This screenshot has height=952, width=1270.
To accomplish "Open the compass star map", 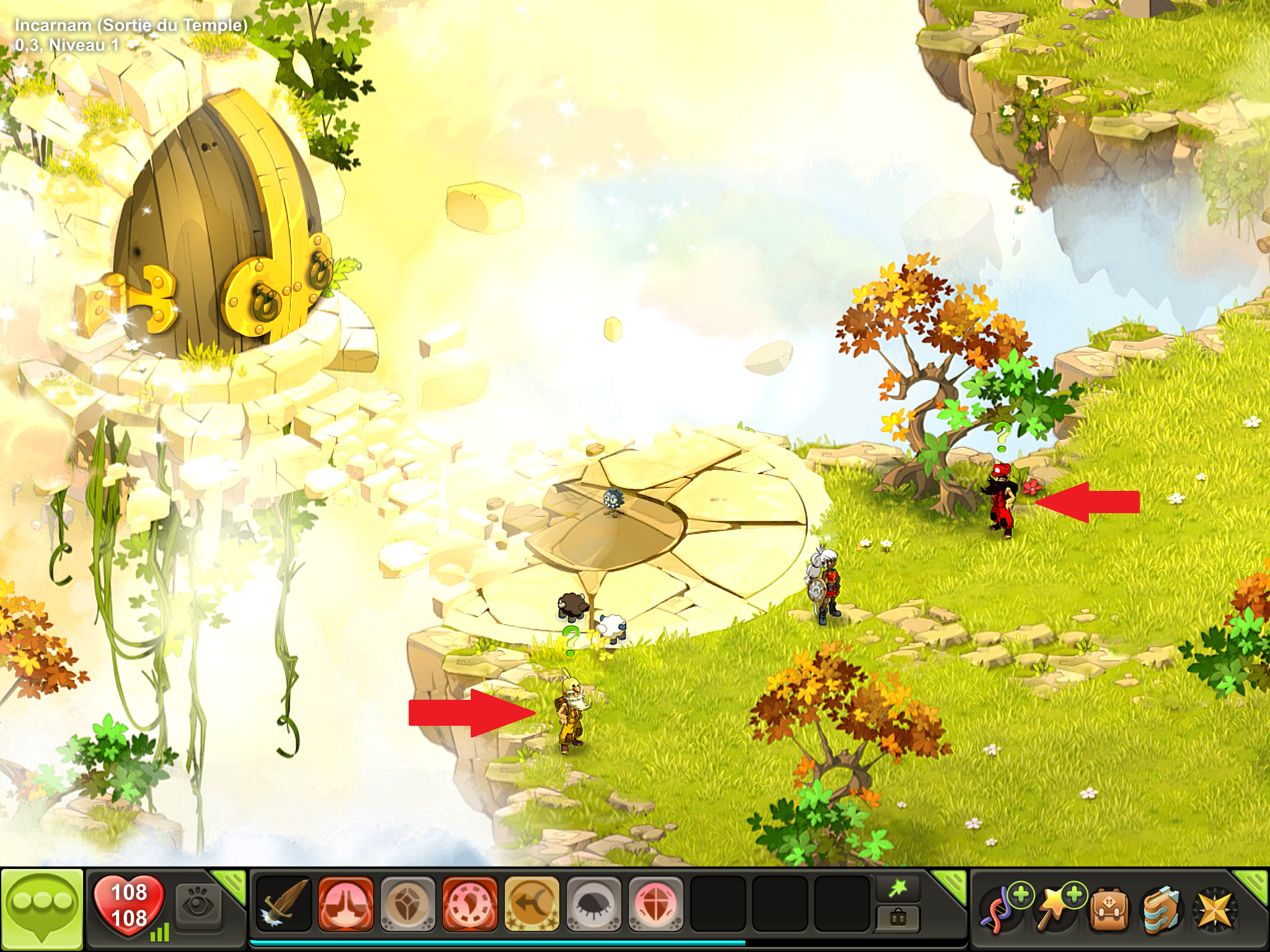I will click(1215, 910).
